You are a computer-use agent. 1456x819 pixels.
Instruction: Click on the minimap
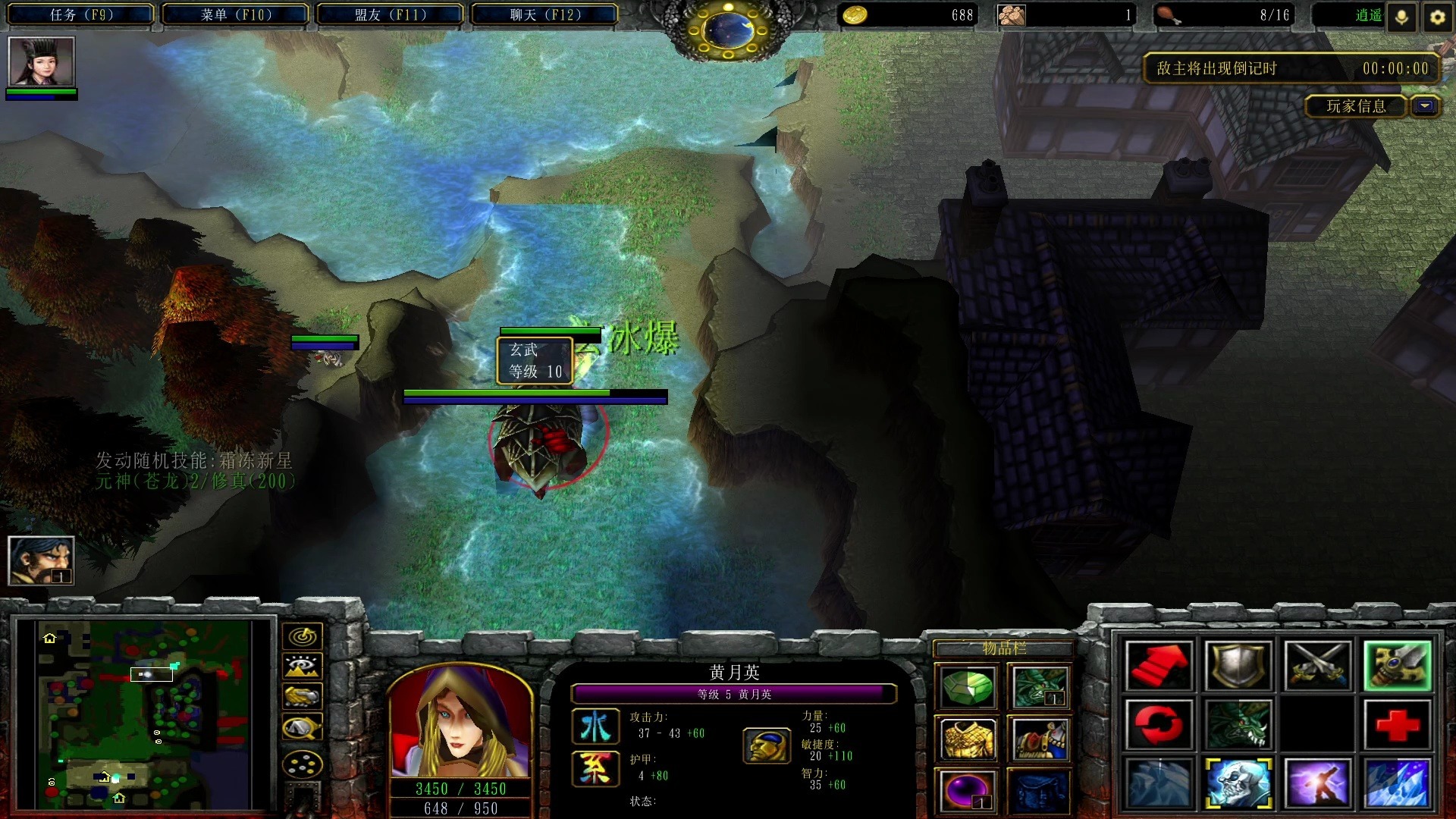144,713
